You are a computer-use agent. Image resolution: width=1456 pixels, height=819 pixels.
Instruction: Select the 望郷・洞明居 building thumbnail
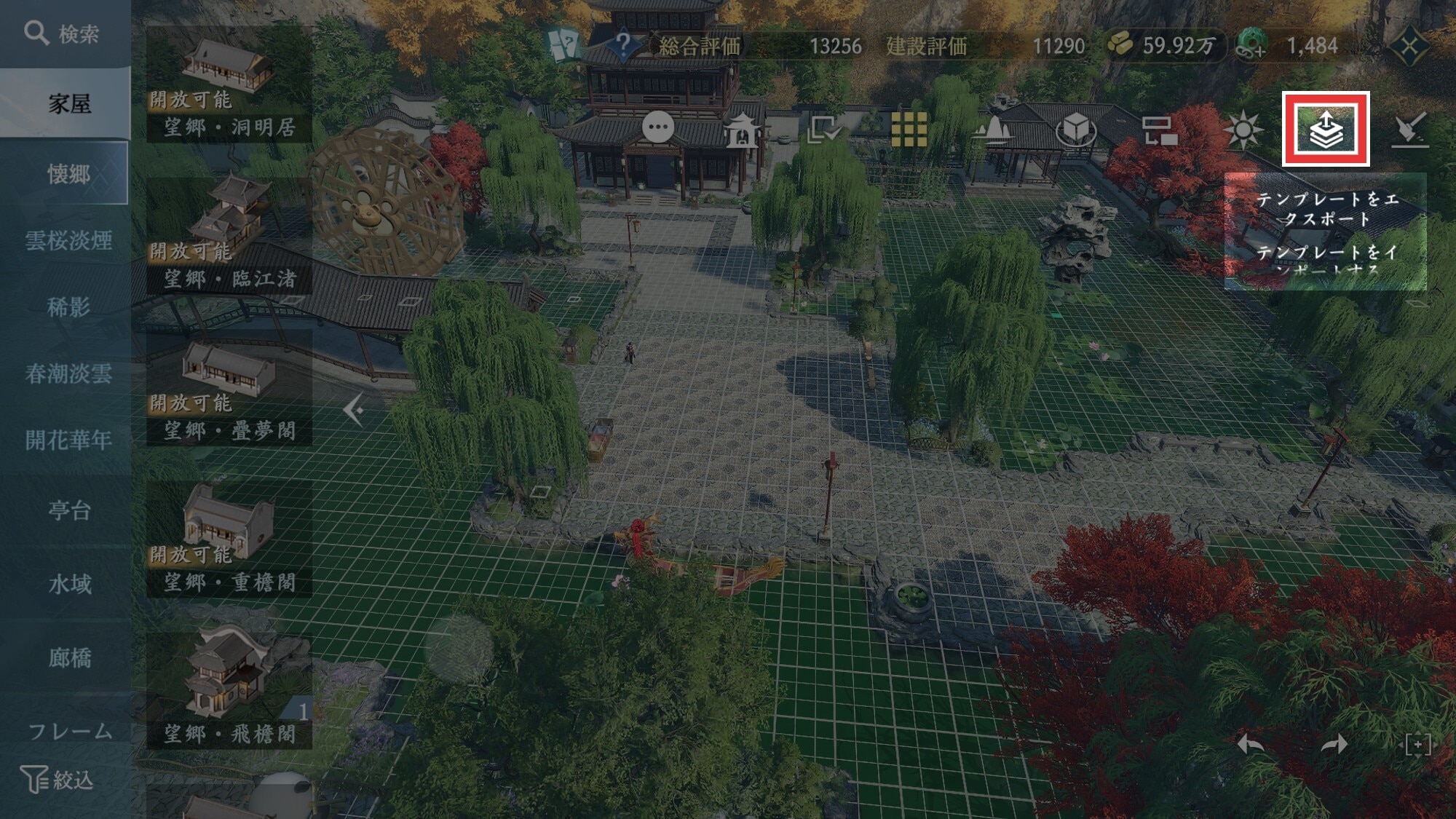[229, 84]
